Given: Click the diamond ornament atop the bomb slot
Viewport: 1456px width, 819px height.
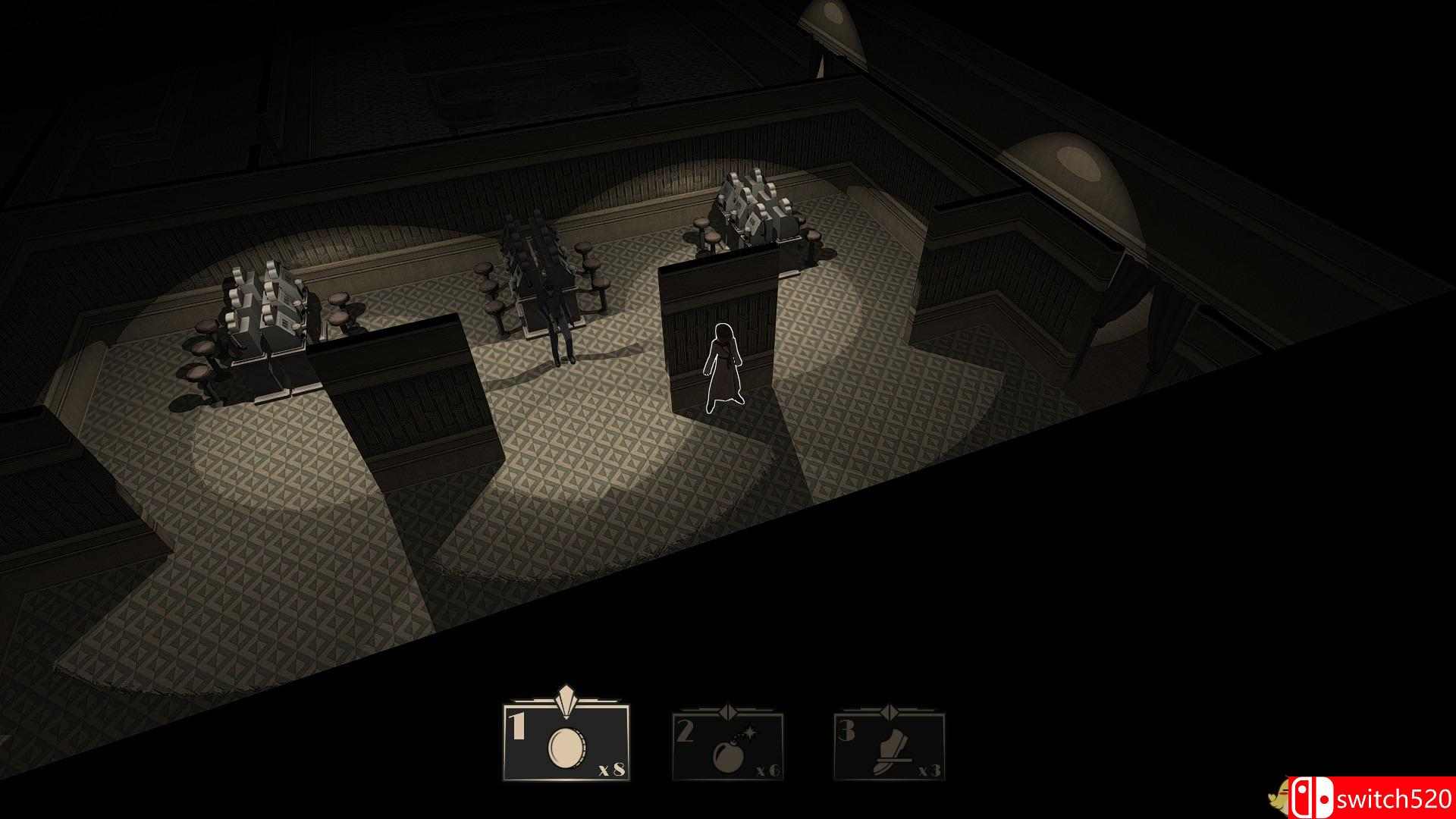Looking at the screenshot, I should click(x=730, y=712).
